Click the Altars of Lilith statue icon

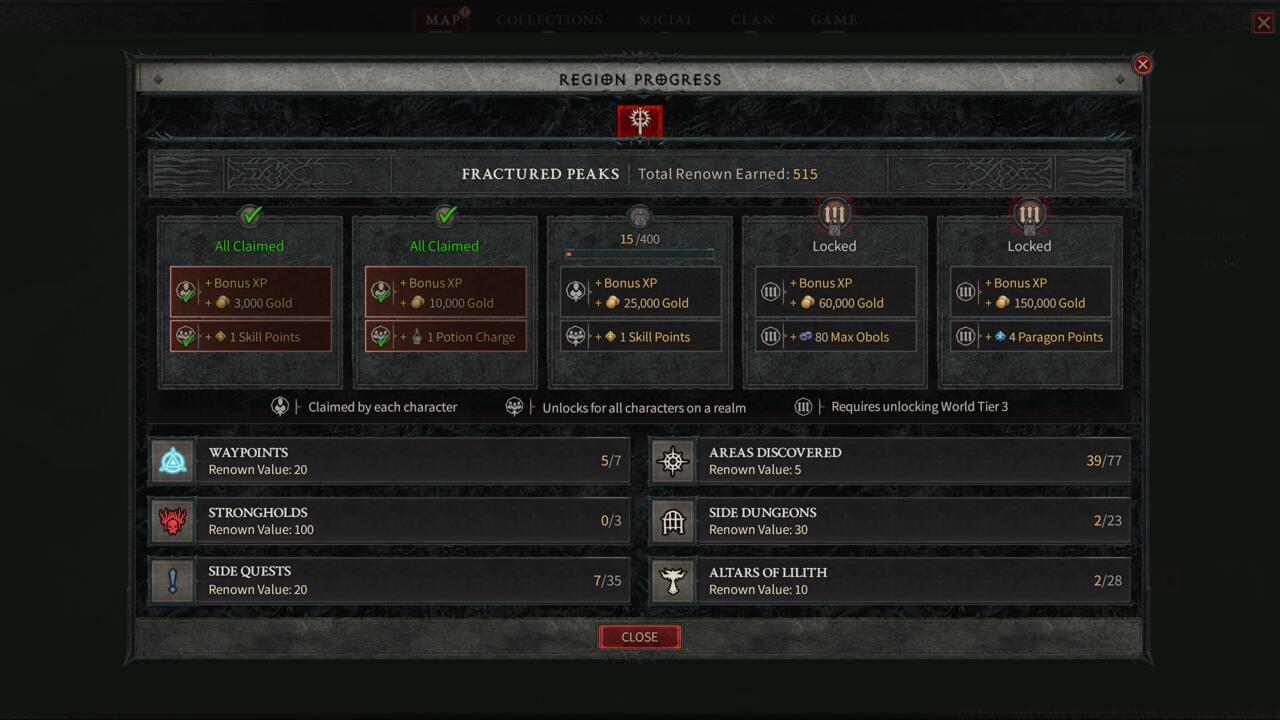672,580
